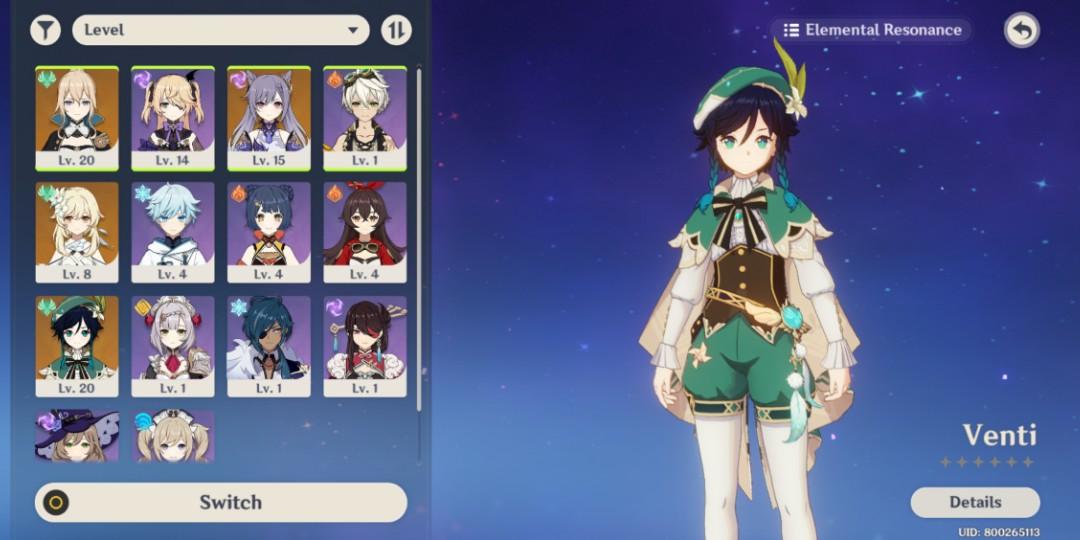Open the Level sort dropdown
1080x540 pixels.
click(221, 30)
